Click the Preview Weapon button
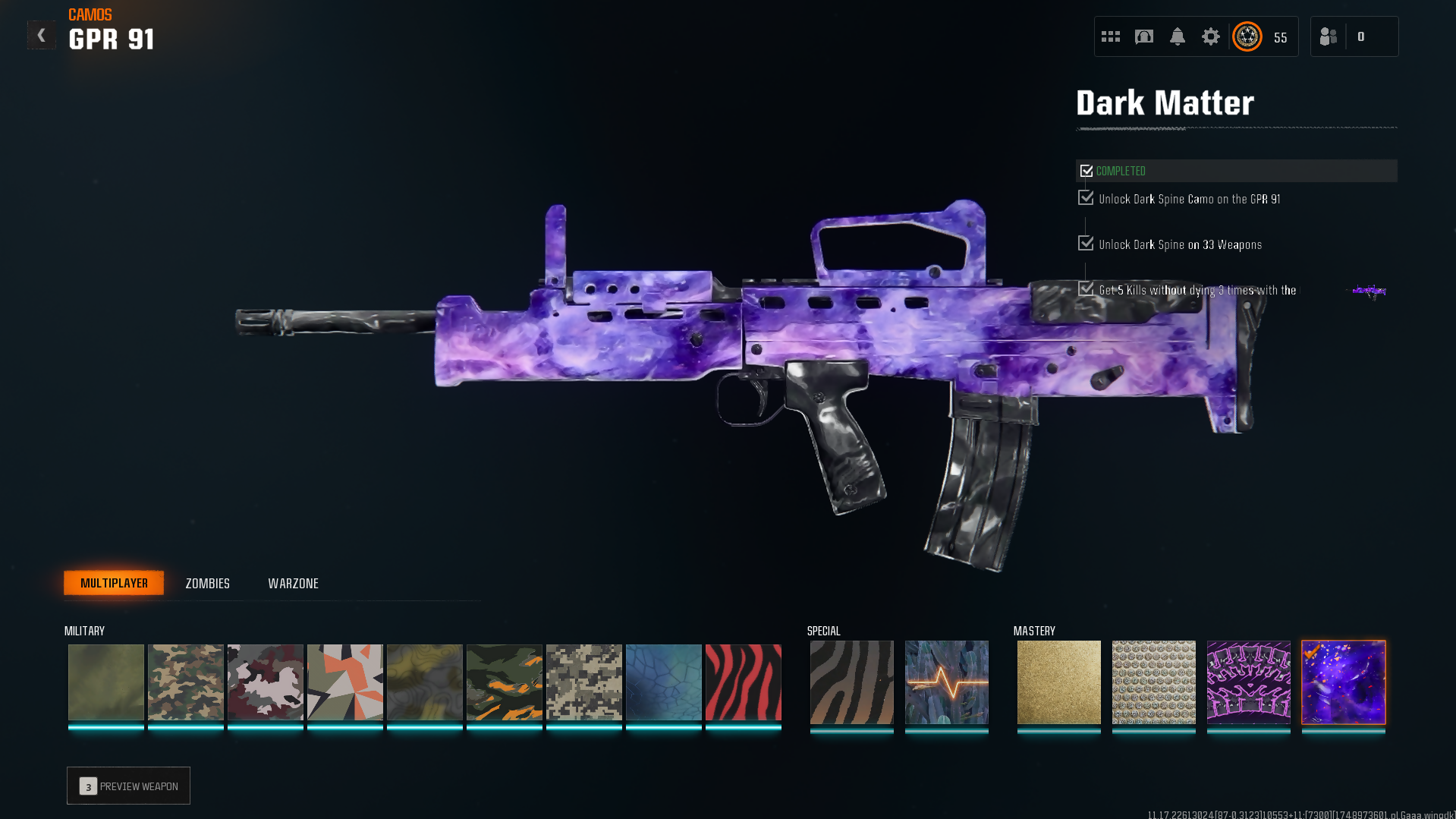Screen dimensions: 1456x819 (x=128, y=786)
